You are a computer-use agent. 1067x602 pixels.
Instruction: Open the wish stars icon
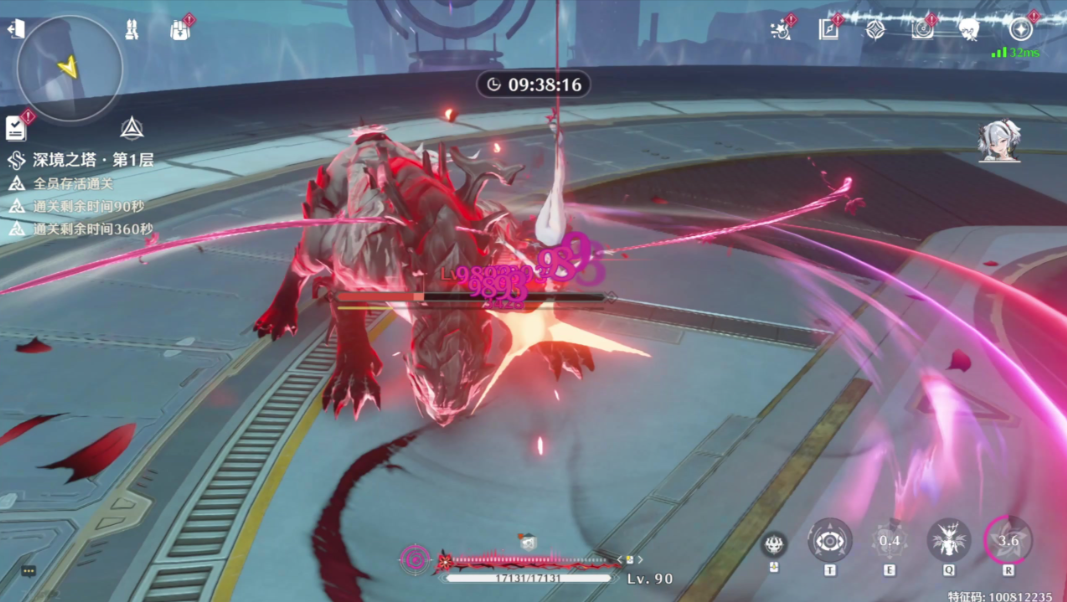point(781,30)
